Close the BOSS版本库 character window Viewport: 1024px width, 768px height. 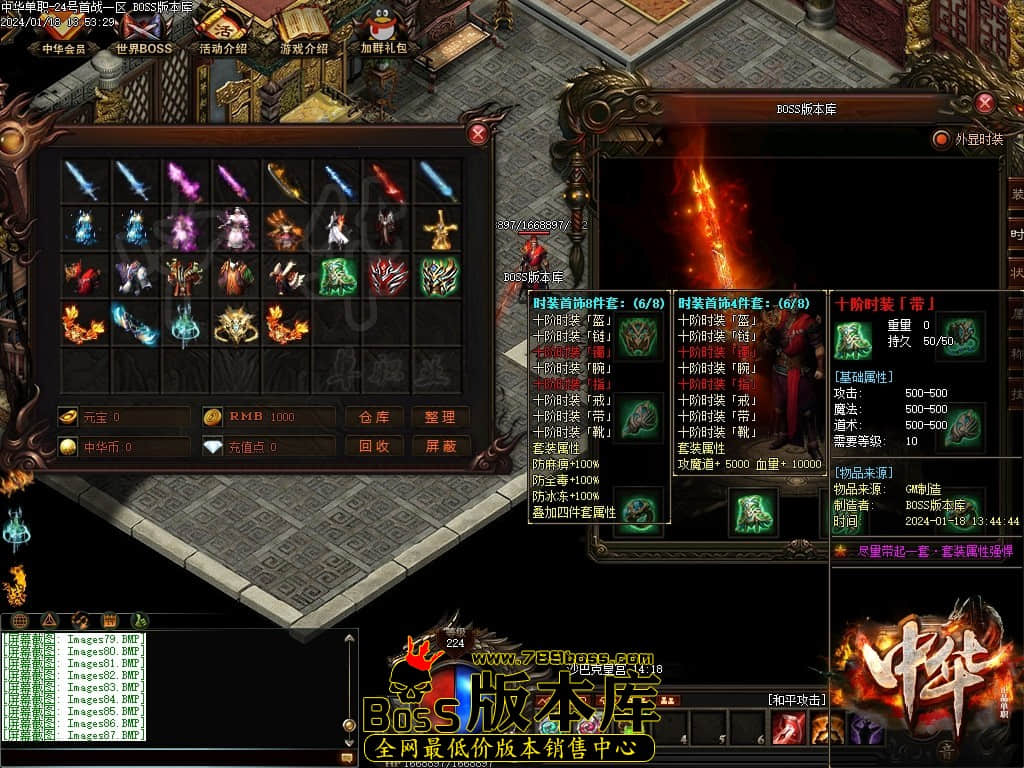tap(985, 103)
